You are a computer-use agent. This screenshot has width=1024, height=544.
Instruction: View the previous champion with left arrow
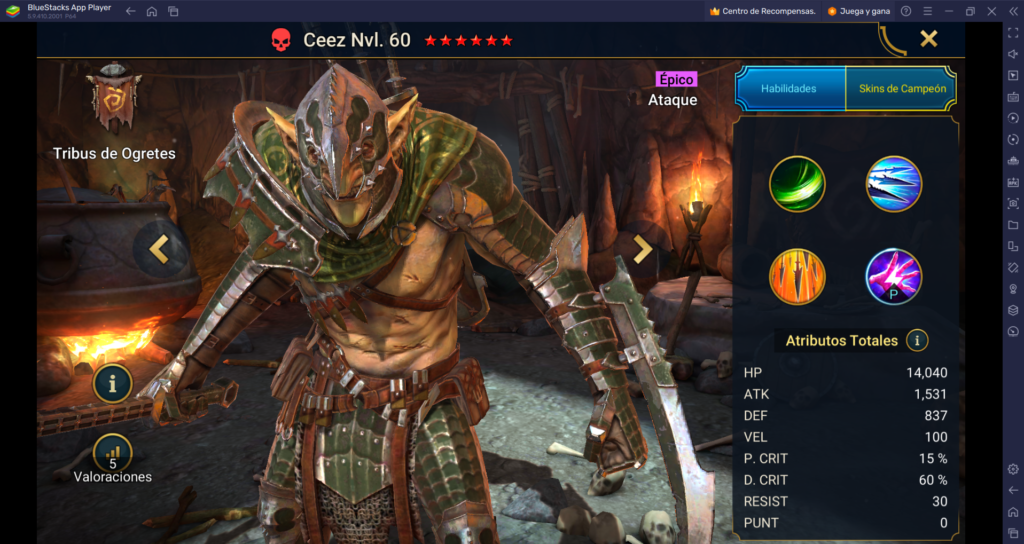[159, 250]
